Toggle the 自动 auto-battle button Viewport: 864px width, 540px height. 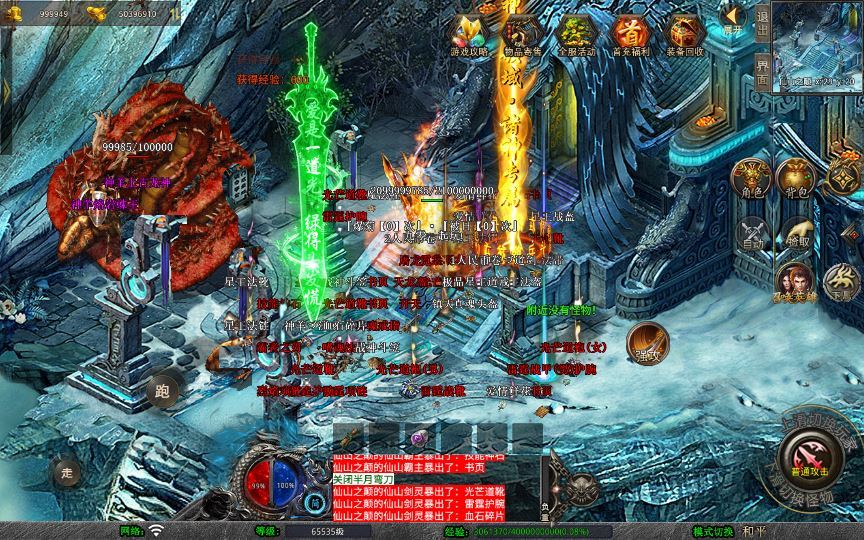[752, 233]
